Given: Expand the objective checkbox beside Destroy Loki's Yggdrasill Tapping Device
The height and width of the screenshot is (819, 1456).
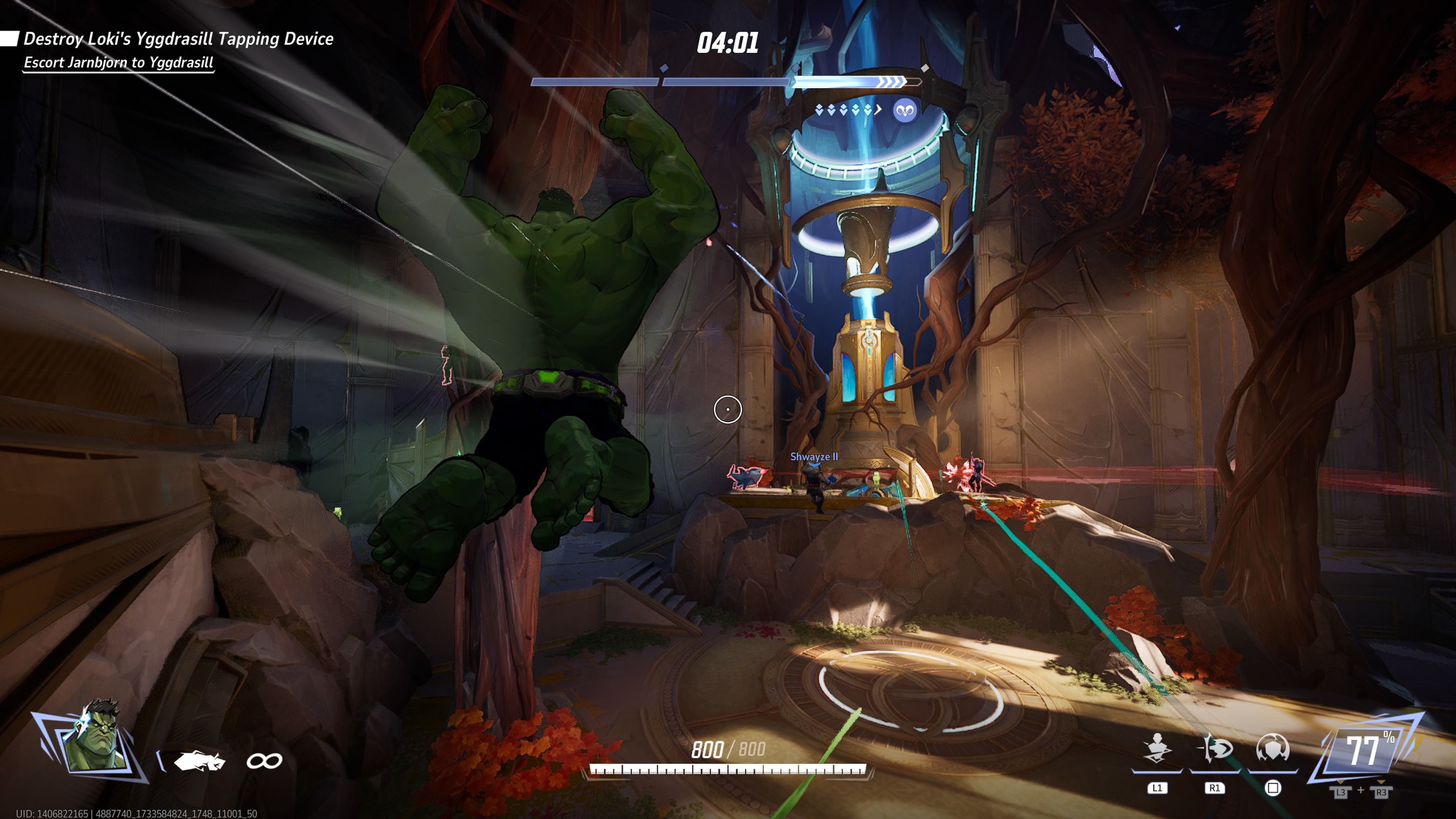Looking at the screenshot, I should pyautogui.click(x=9, y=38).
